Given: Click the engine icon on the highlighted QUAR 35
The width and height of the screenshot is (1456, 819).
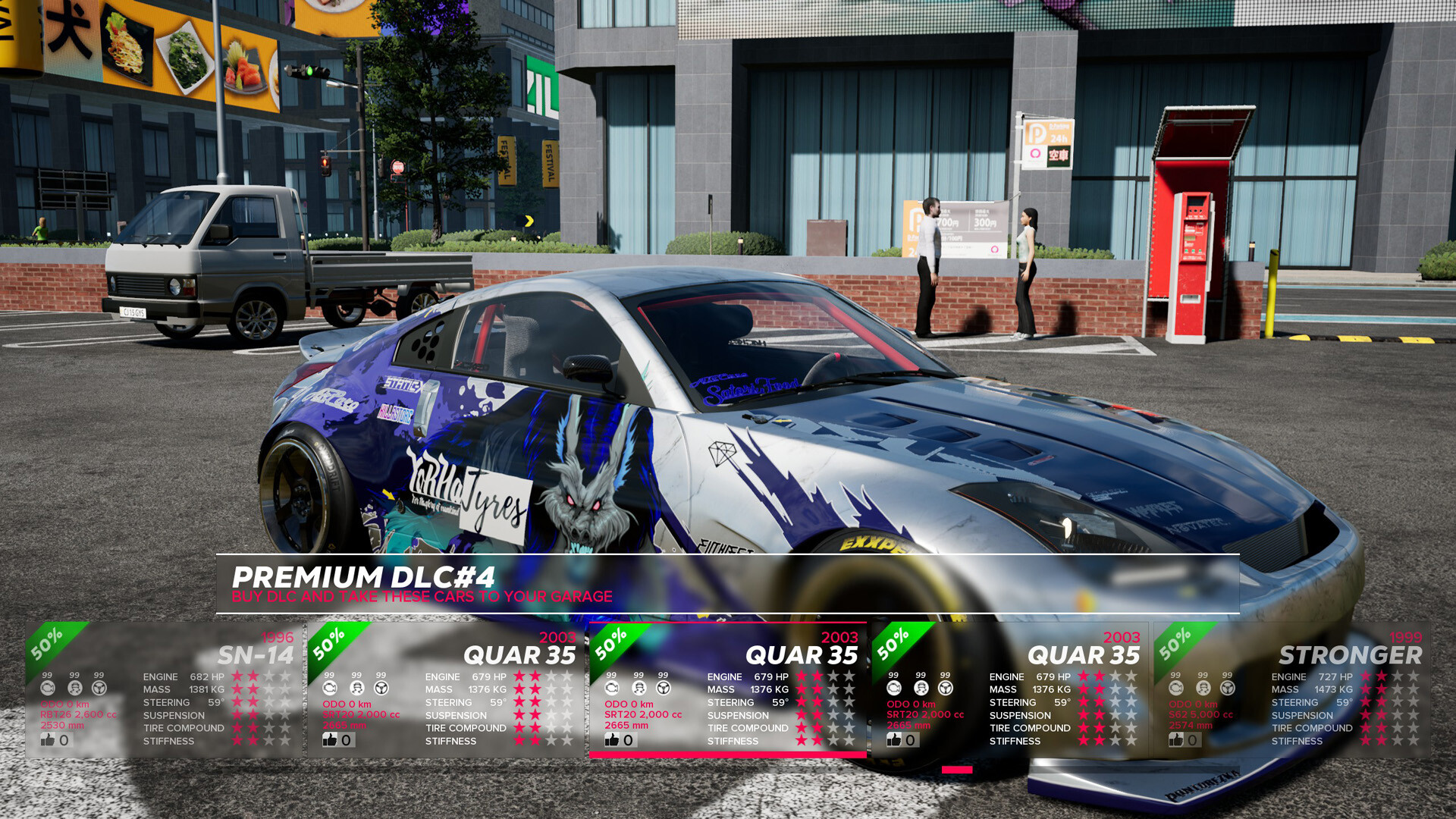Looking at the screenshot, I should coord(612,688).
